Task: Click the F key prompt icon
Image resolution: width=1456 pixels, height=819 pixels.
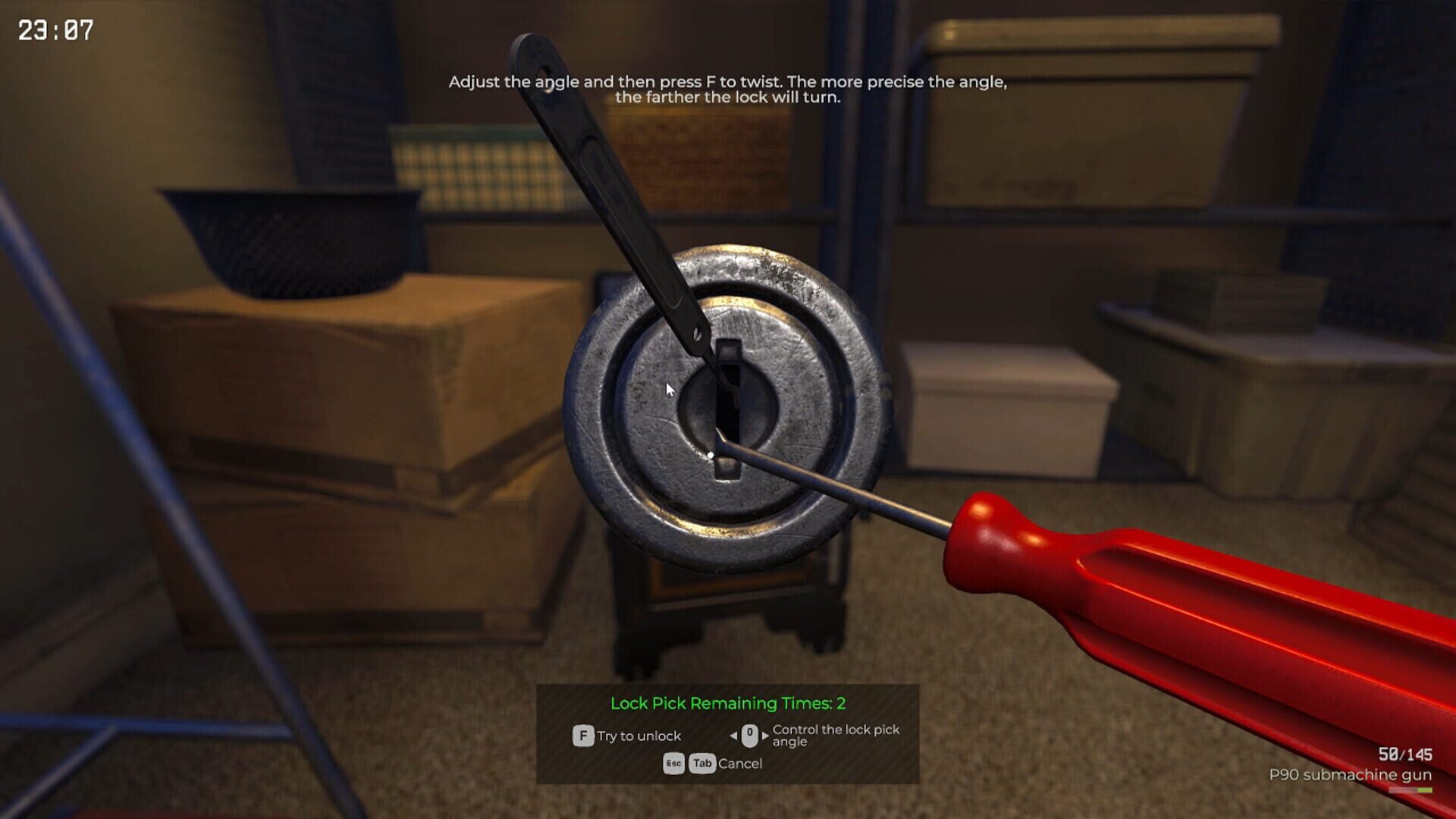Action: (582, 735)
